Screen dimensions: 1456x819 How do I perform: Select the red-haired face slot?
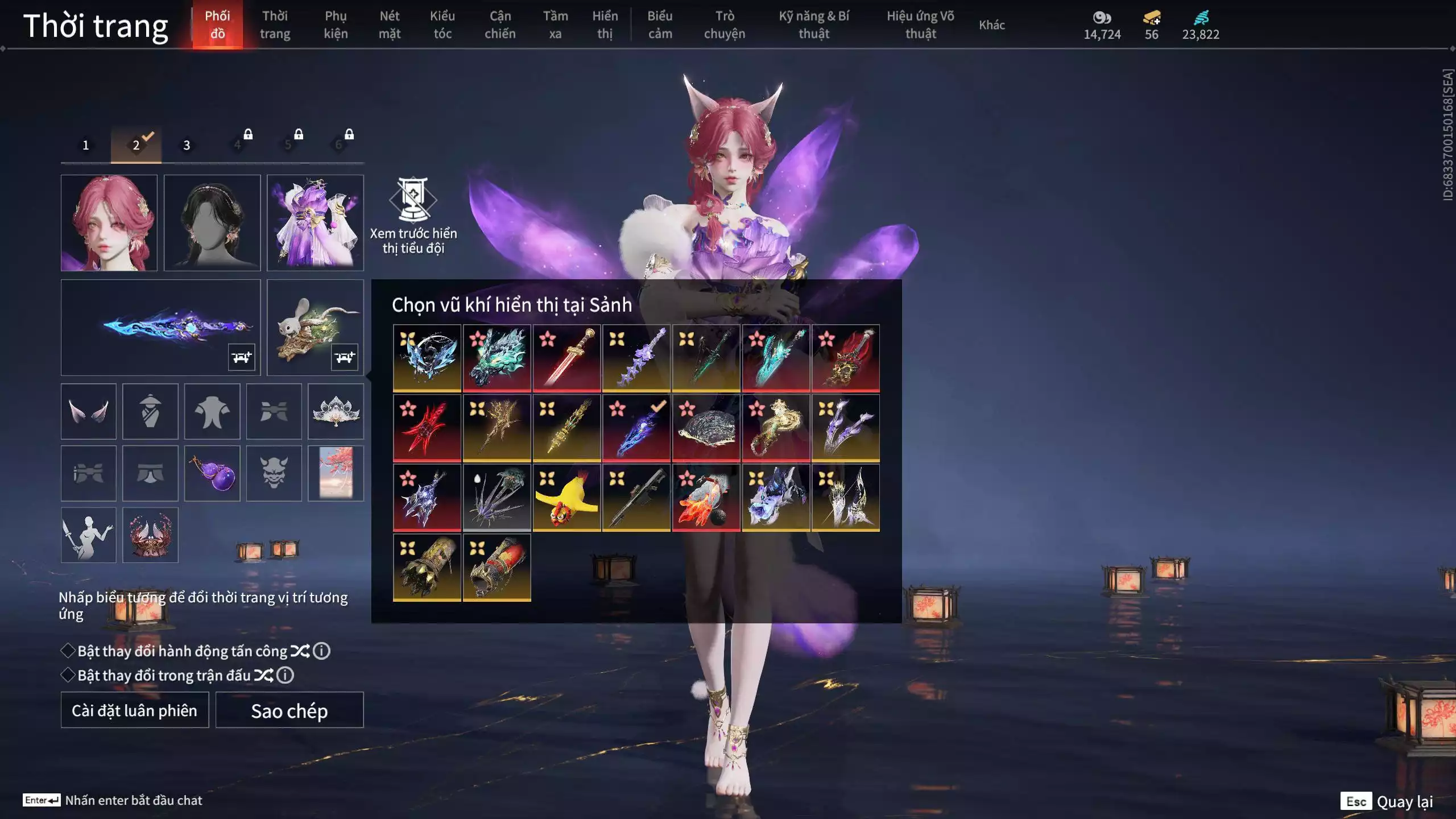pyautogui.click(x=109, y=223)
